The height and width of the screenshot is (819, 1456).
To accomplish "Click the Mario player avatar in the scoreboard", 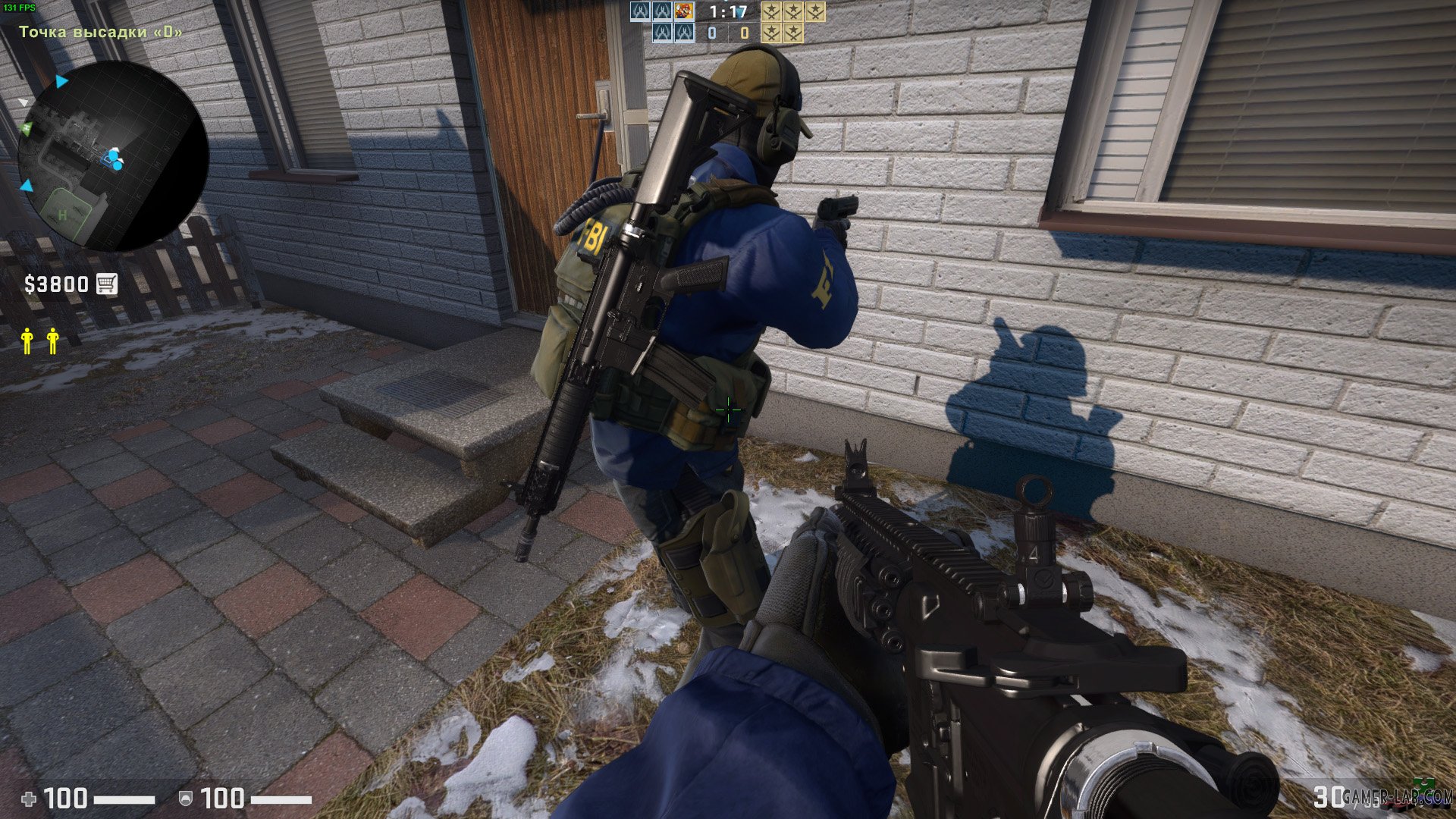I will click(685, 11).
